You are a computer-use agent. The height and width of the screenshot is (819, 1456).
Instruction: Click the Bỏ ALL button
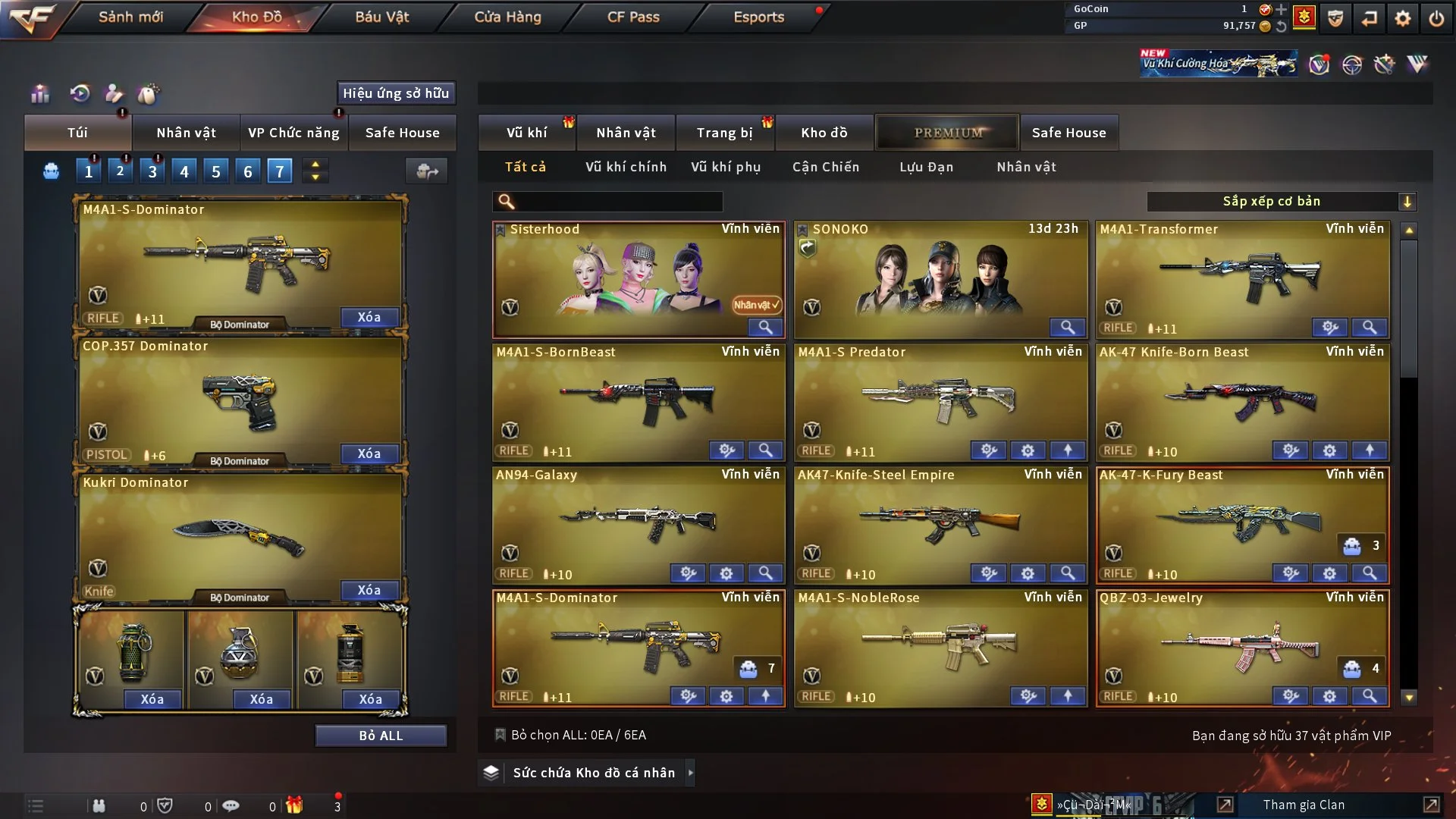coord(381,736)
